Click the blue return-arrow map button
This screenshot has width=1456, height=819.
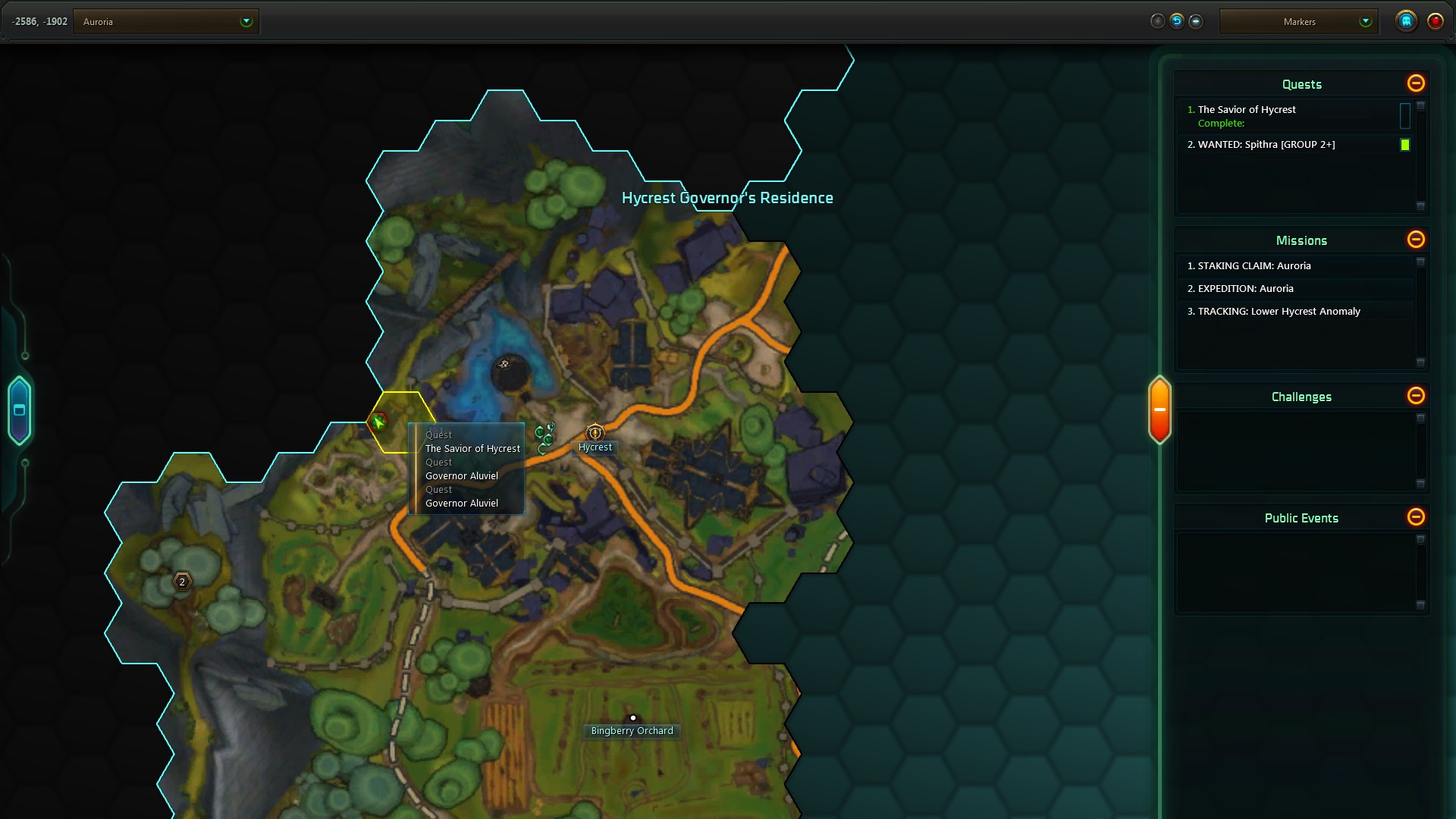[1176, 21]
